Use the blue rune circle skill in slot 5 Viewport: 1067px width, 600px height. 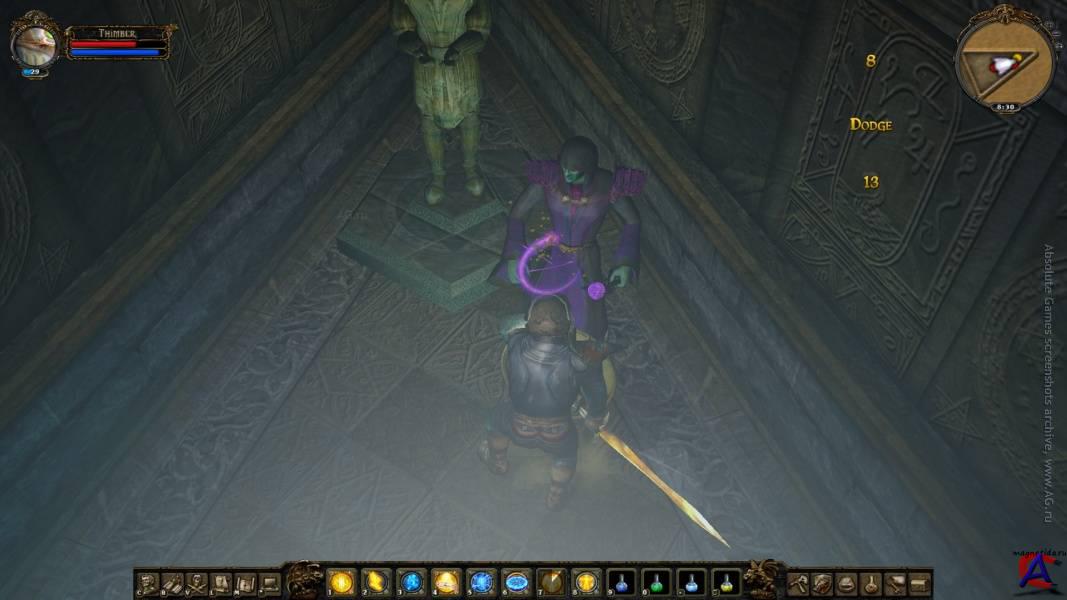482,582
